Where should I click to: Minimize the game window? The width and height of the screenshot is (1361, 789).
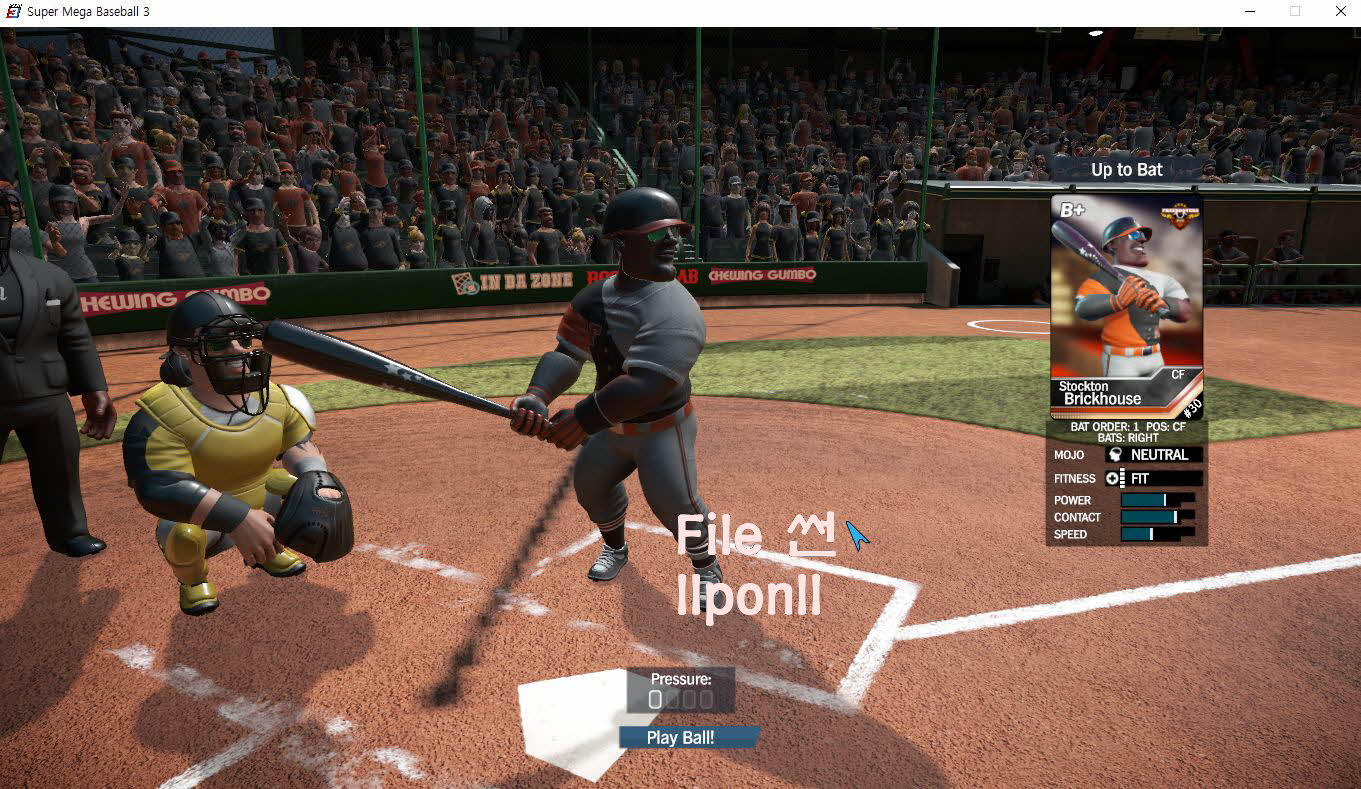point(1250,11)
